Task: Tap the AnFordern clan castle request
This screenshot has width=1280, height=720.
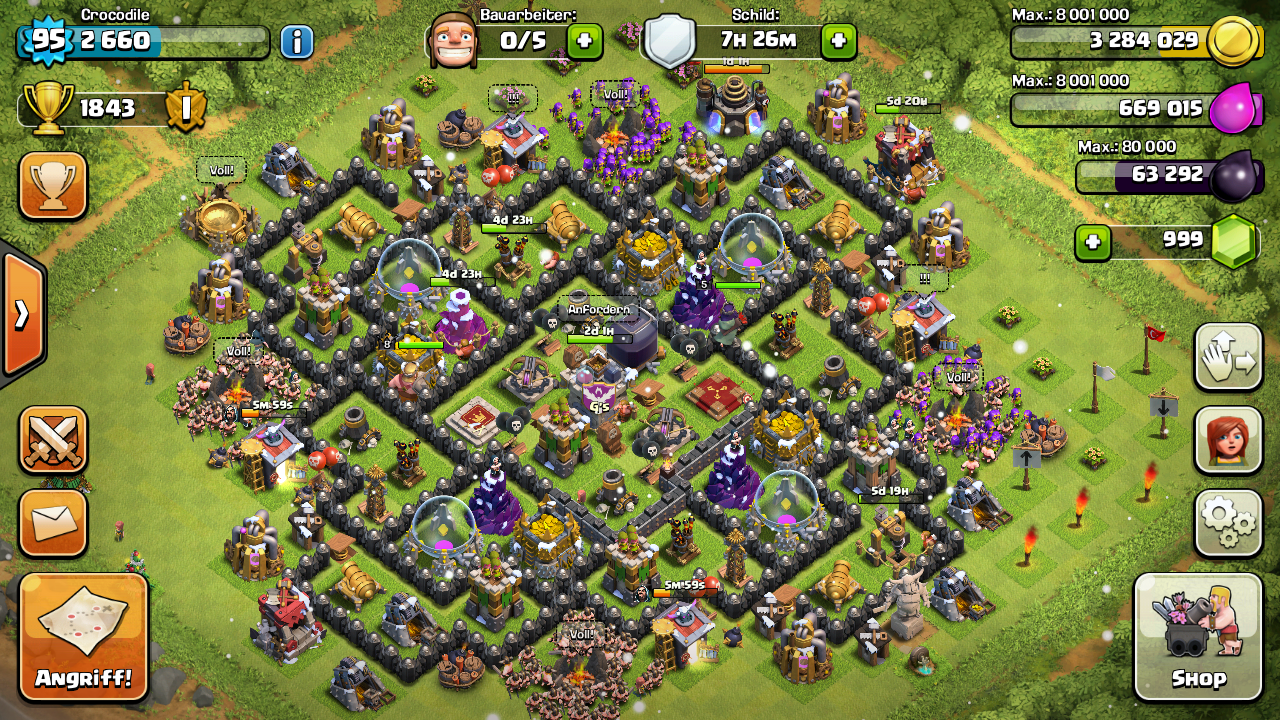Action: tap(599, 310)
